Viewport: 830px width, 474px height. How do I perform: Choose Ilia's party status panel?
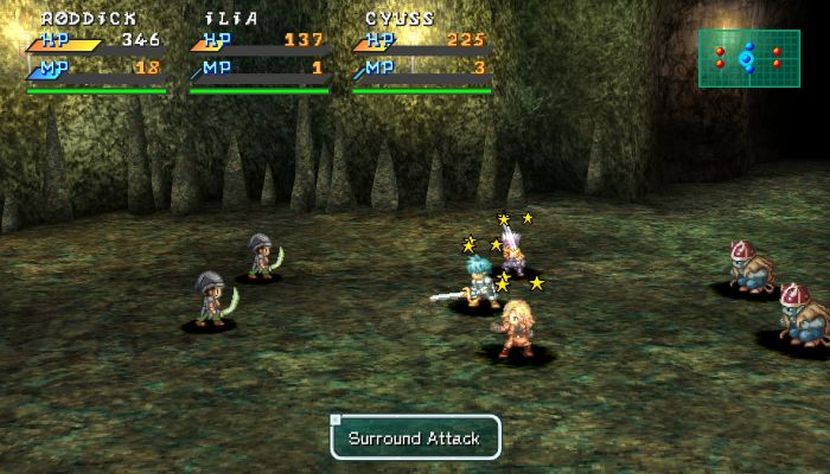[x=259, y=54]
